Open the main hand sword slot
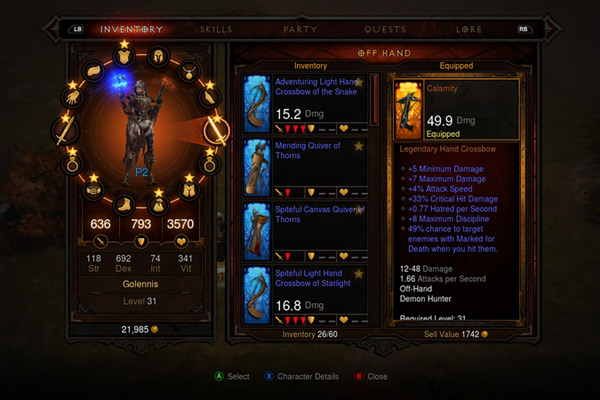This screenshot has width=600, height=400. click(x=68, y=130)
